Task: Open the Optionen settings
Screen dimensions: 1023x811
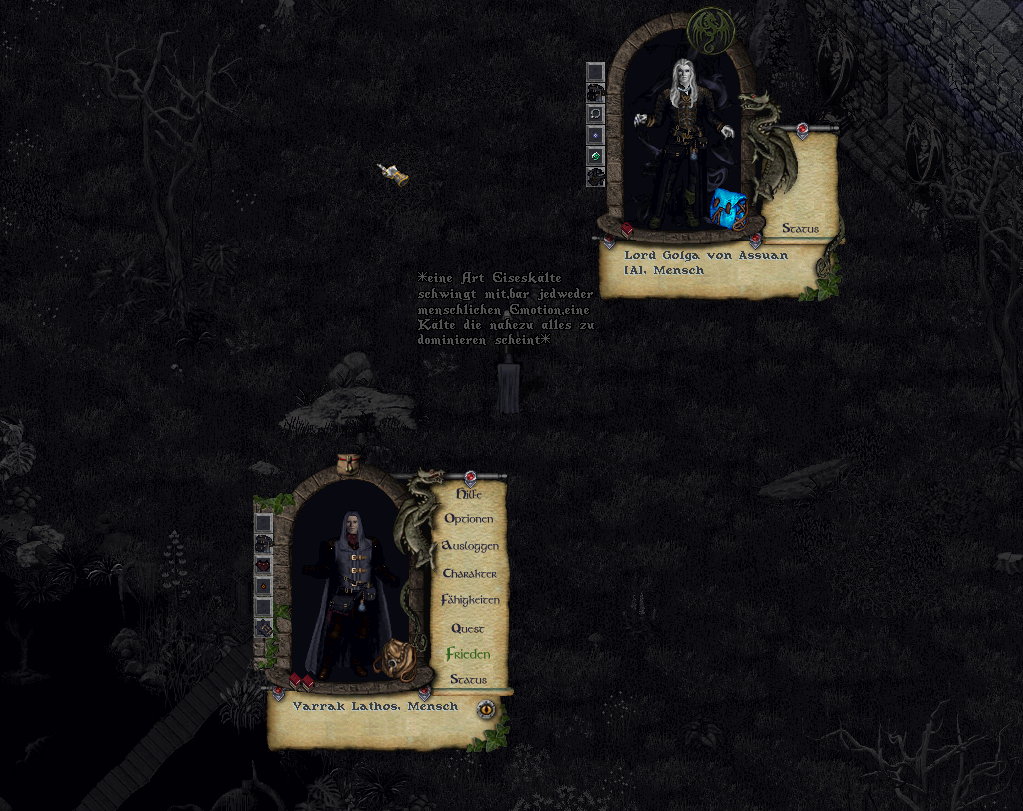Action: tap(468, 519)
